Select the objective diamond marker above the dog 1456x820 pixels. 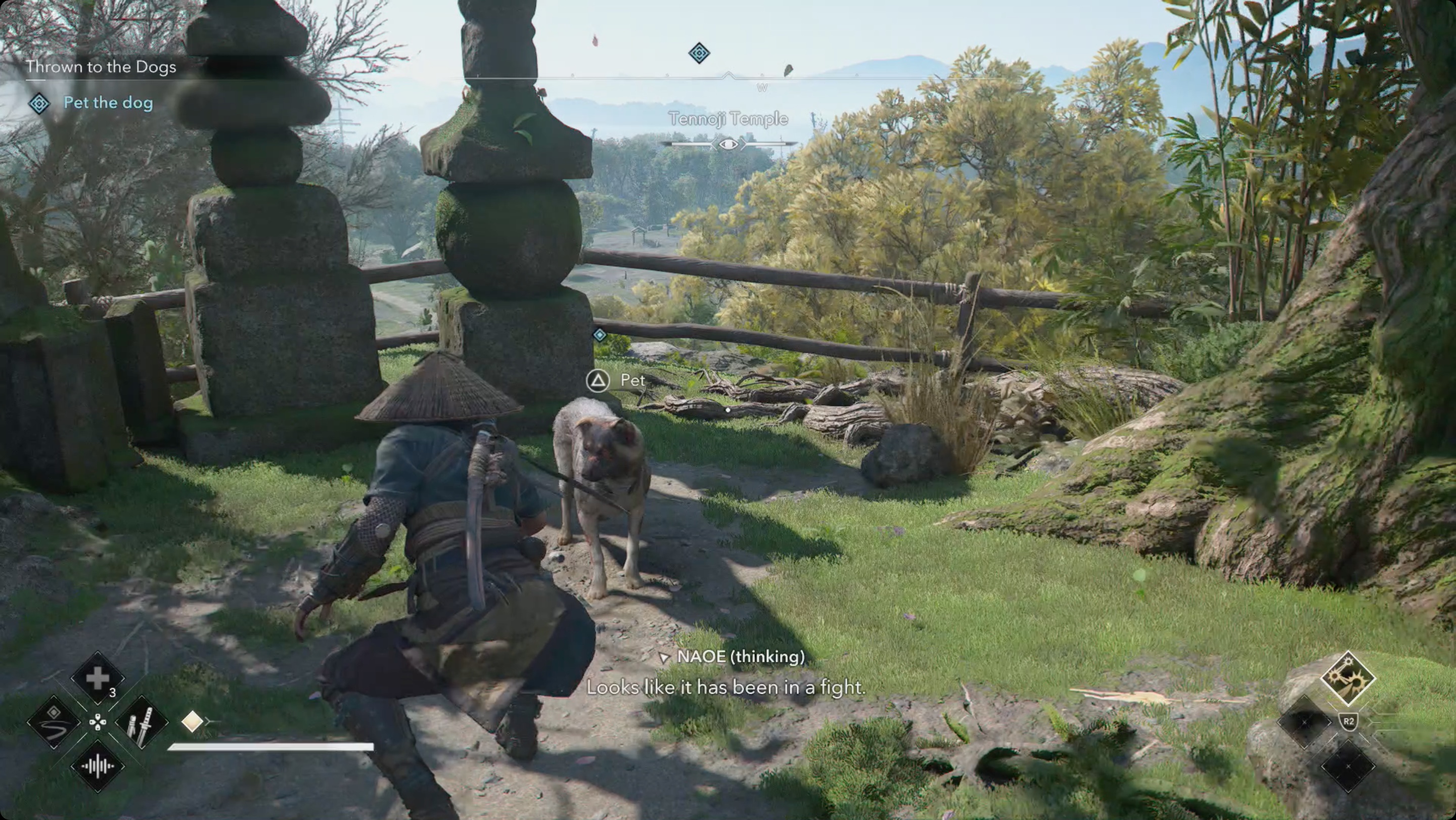pyautogui.click(x=599, y=335)
